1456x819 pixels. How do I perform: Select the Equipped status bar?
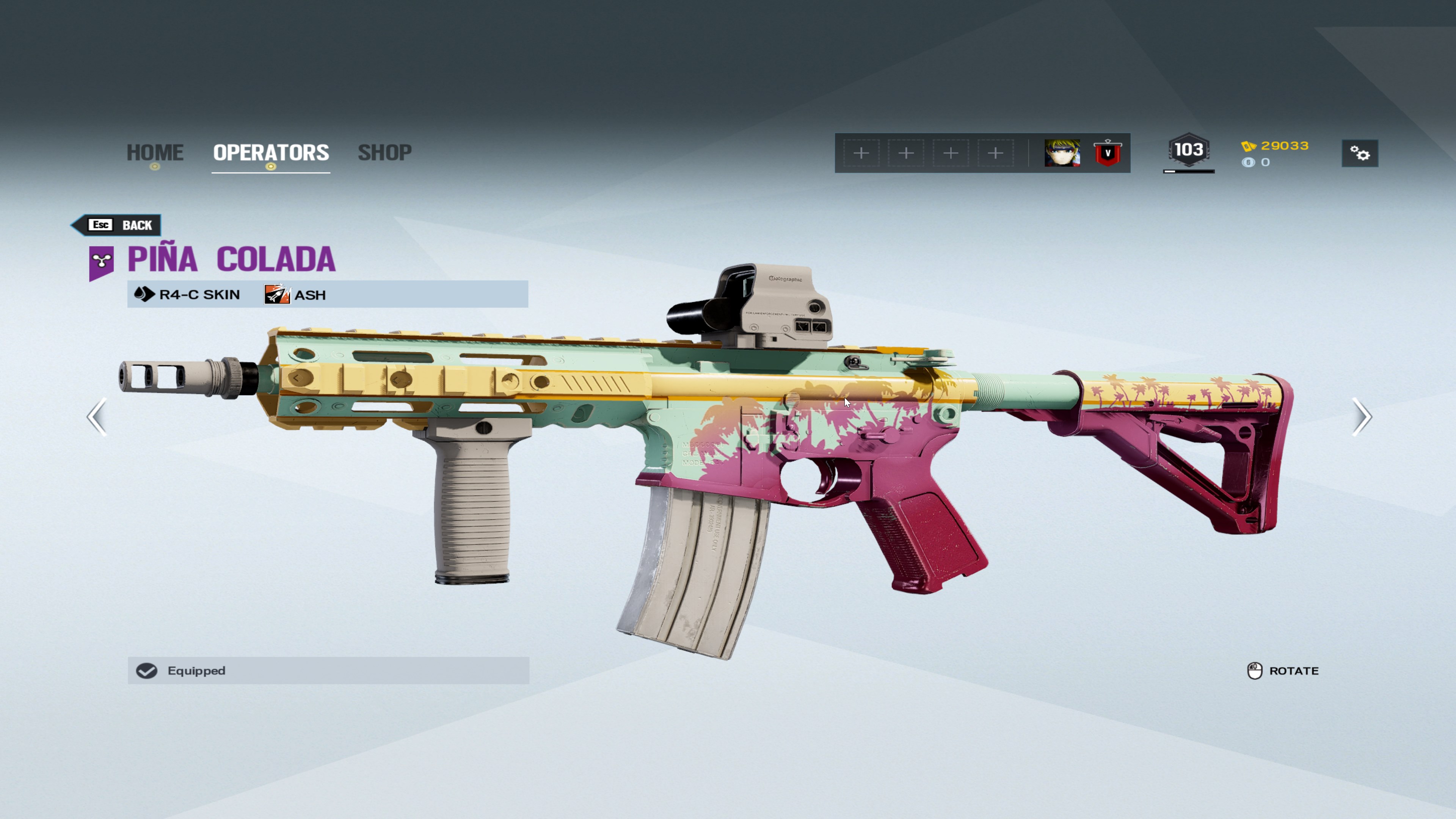328,670
